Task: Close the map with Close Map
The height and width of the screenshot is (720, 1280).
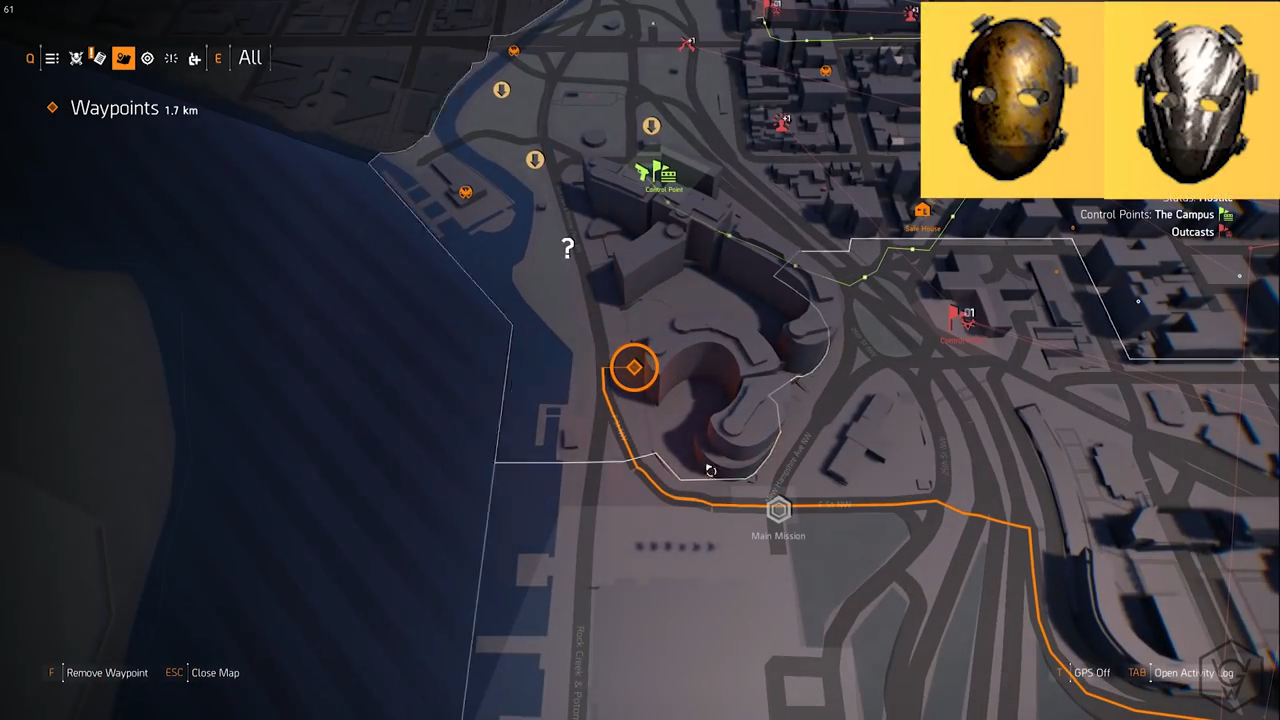Action: click(214, 673)
